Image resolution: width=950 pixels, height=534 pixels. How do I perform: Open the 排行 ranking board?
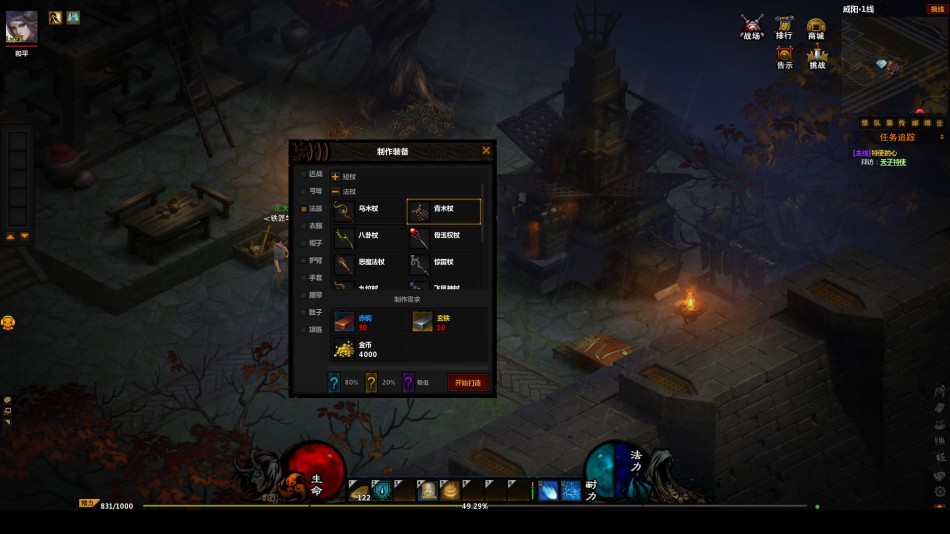(x=785, y=26)
